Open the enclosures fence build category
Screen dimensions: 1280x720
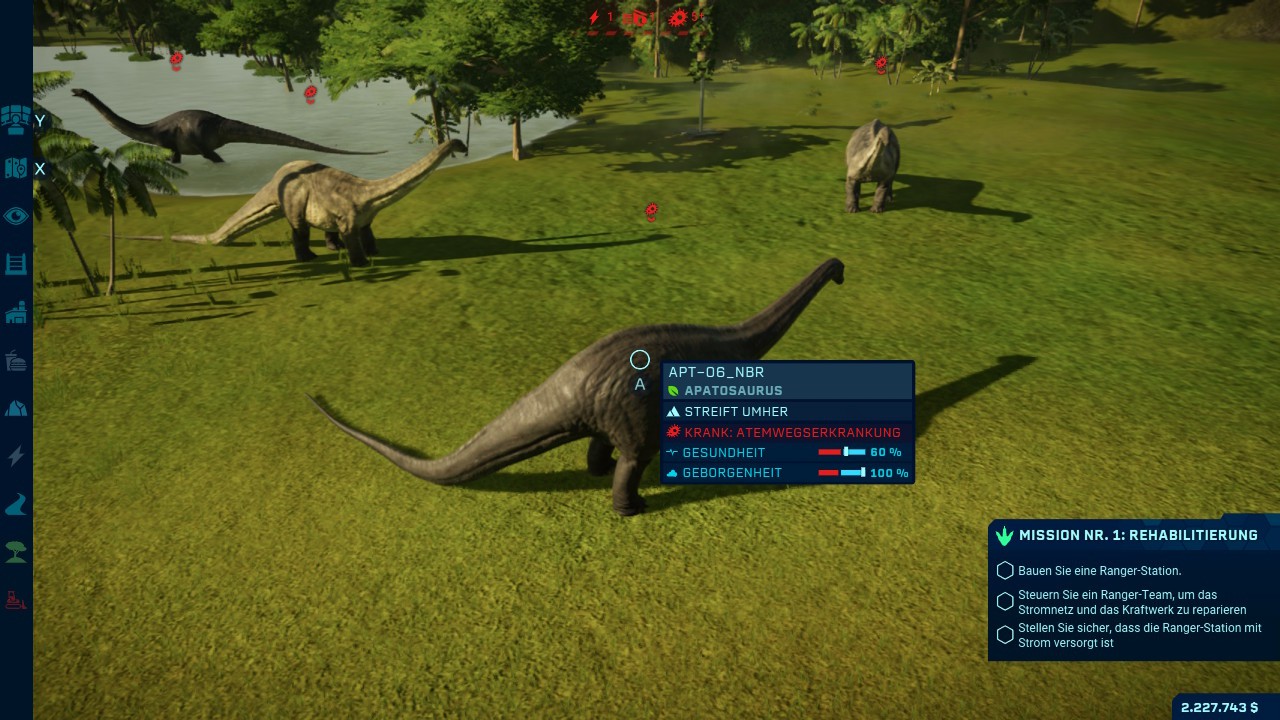[16, 264]
